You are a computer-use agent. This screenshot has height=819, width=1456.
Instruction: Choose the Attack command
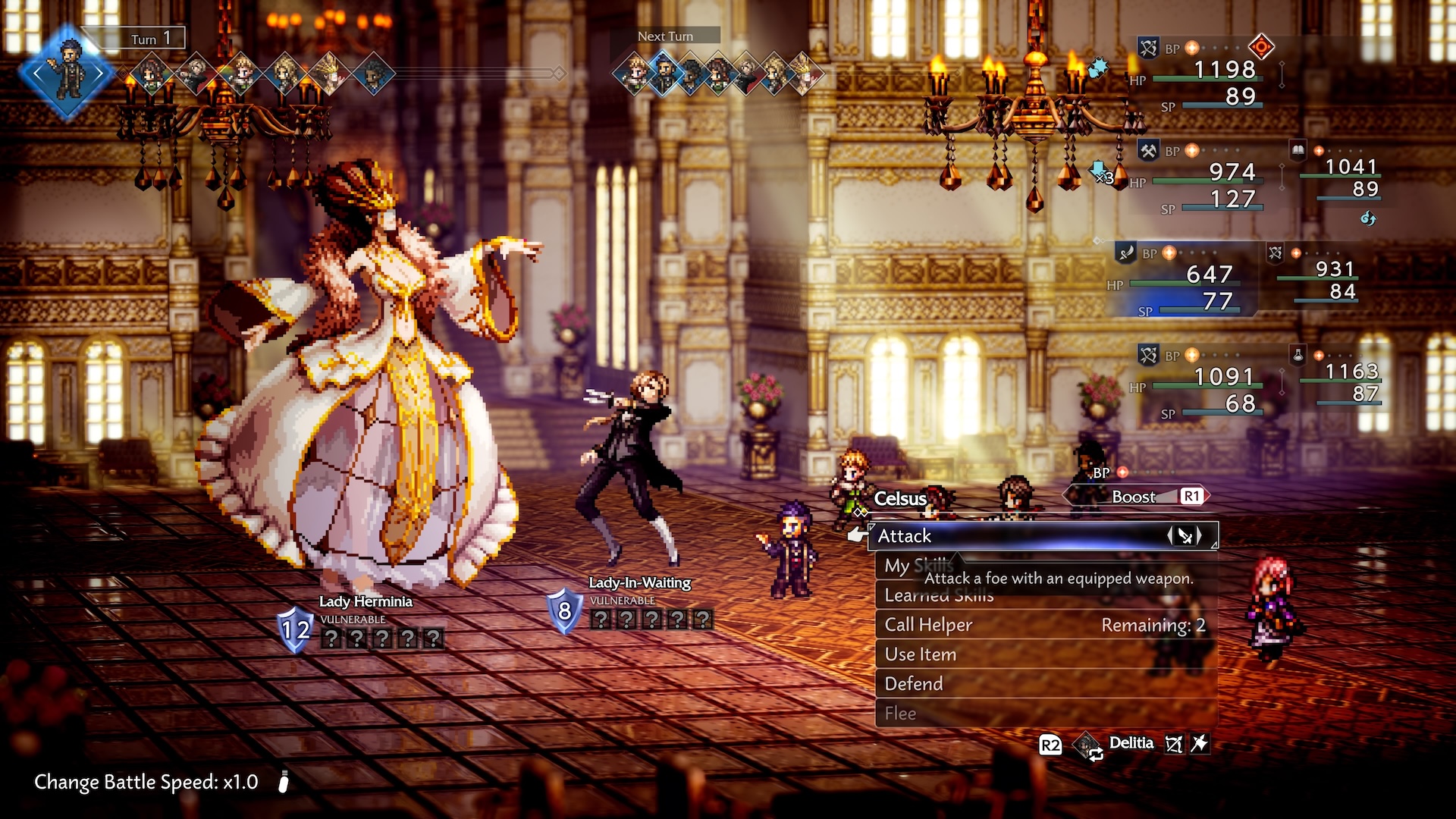(906, 536)
